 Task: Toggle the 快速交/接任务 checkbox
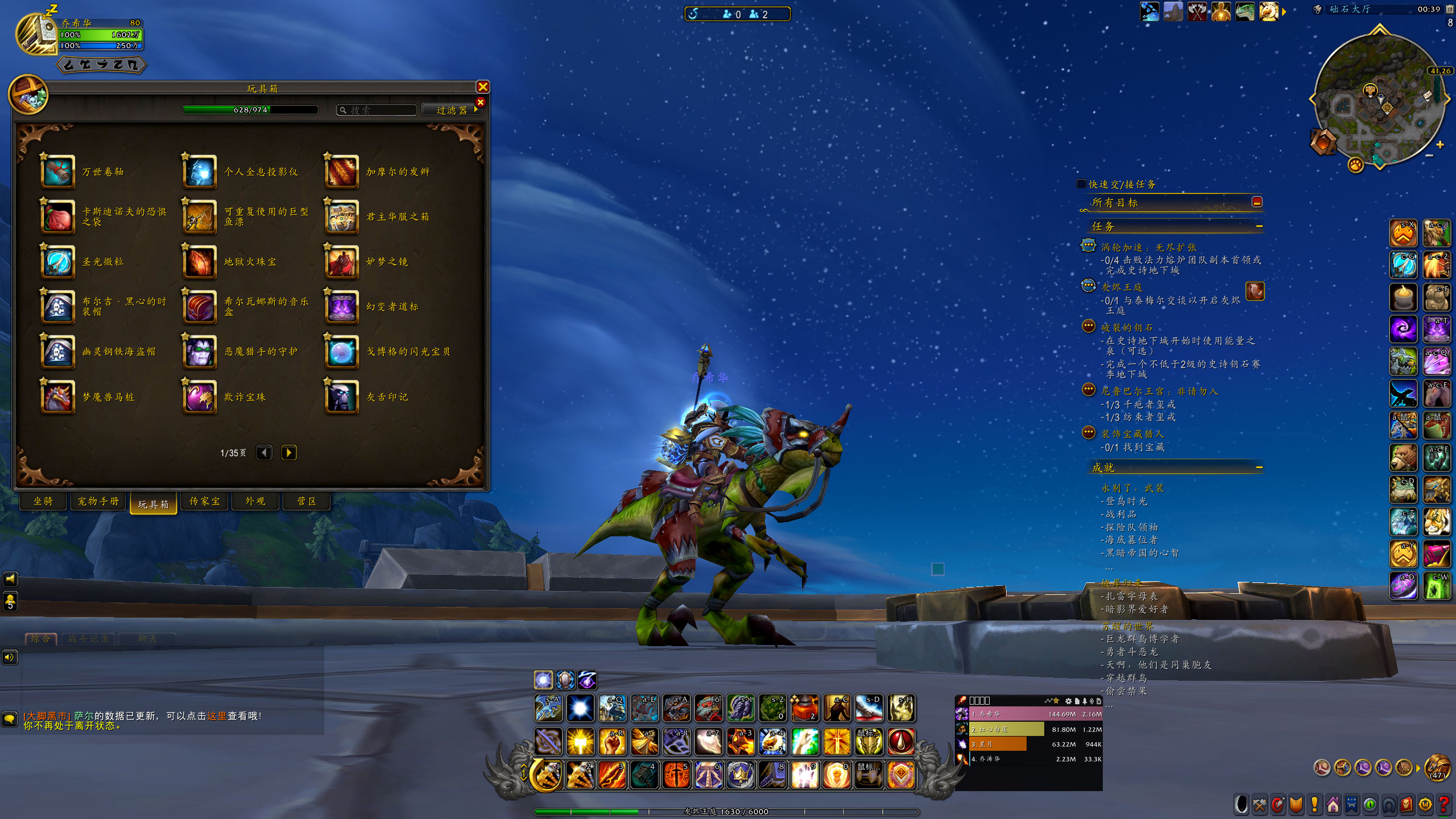[x=1082, y=184]
